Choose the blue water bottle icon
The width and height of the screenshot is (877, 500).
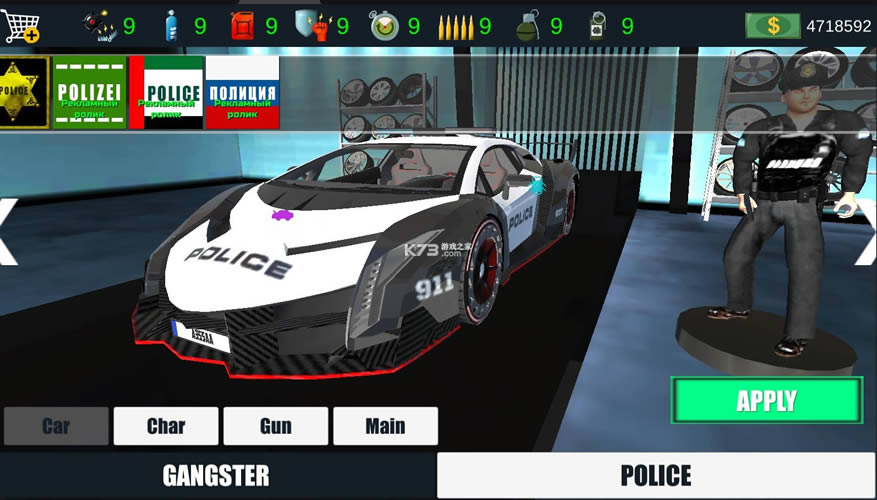pos(172,26)
